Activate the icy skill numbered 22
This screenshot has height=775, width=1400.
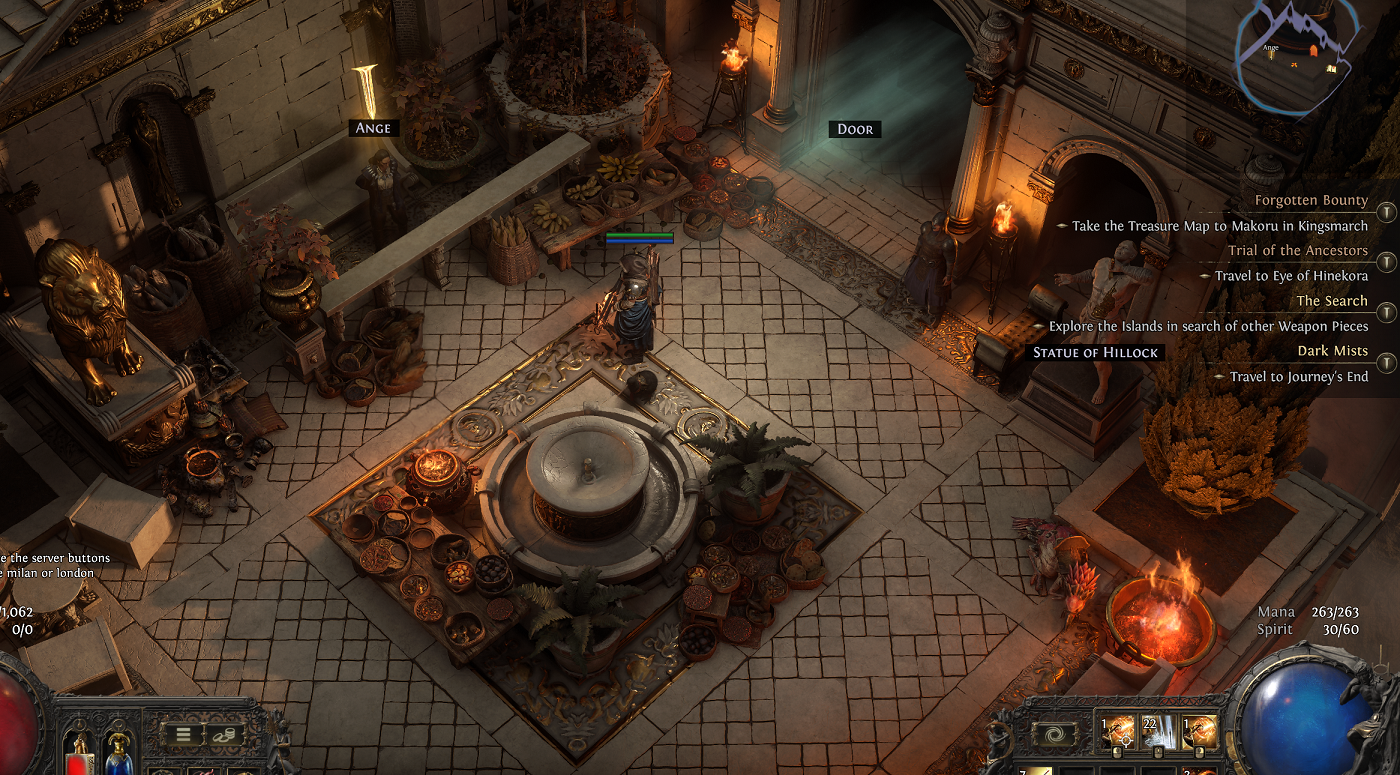[1158, 734]
